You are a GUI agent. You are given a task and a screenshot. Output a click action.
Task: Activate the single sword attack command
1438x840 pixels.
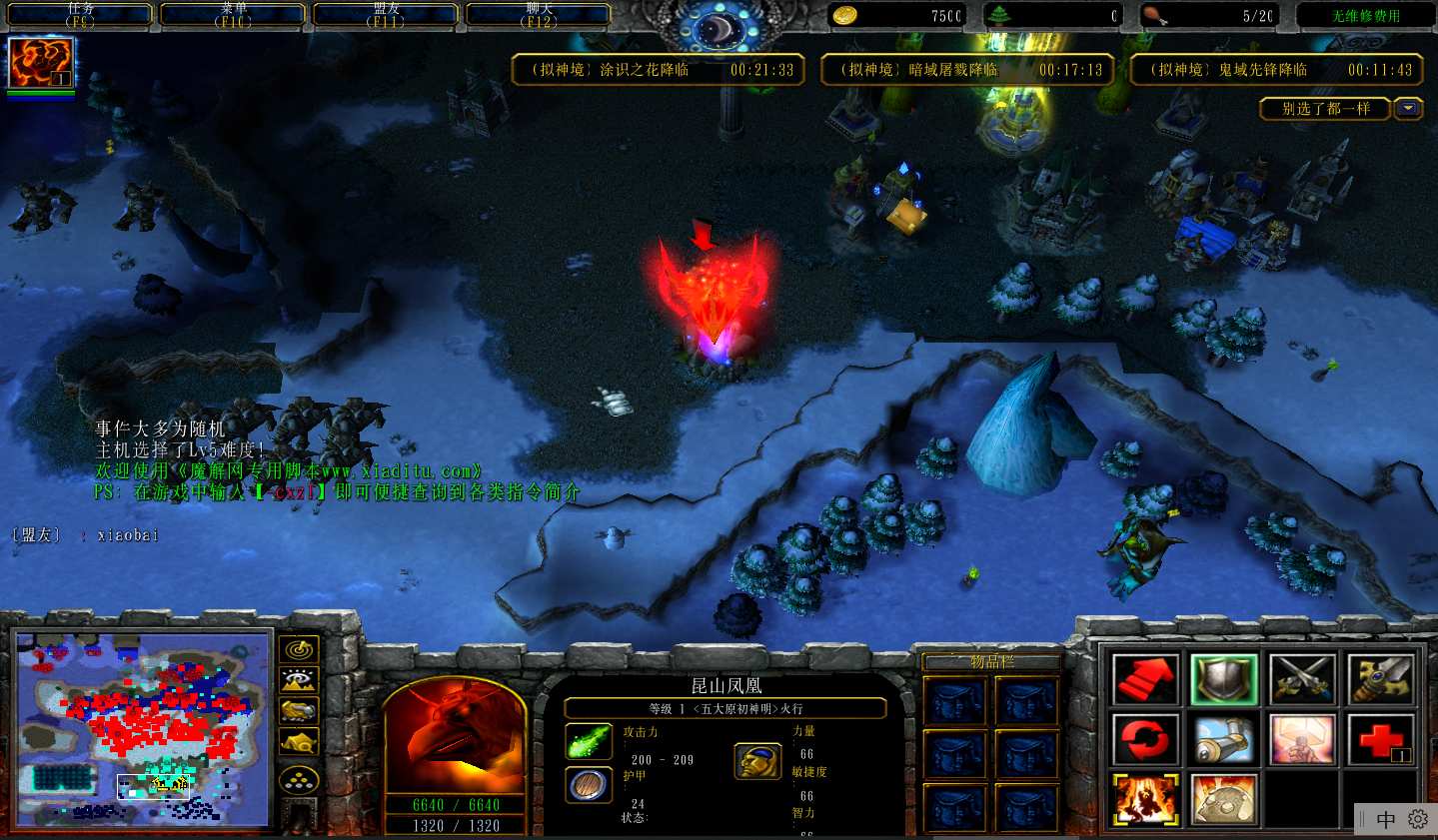pos(1380,679)
